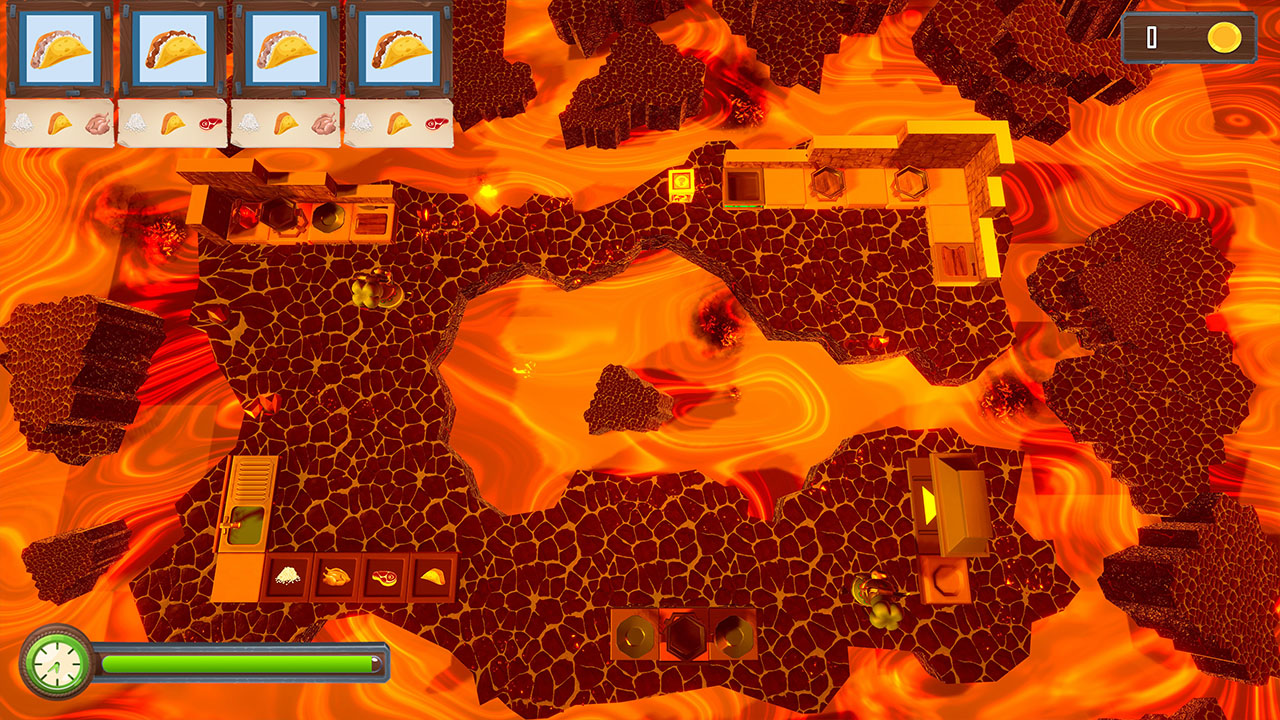
Task: Click the frying pan beside the pot
Action: point(329,217)
